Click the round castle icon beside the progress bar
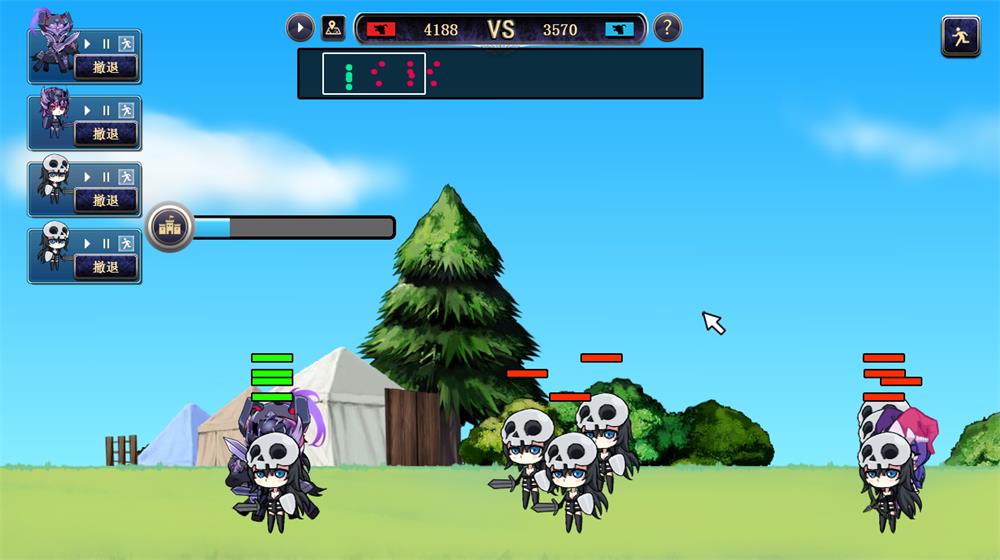 coord(170,228)
